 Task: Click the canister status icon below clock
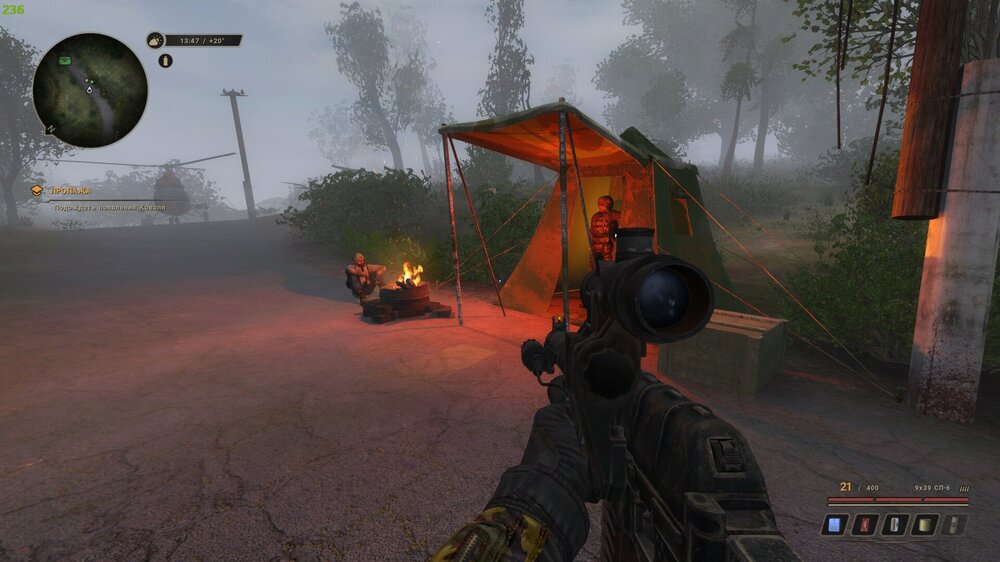[166, 61]
